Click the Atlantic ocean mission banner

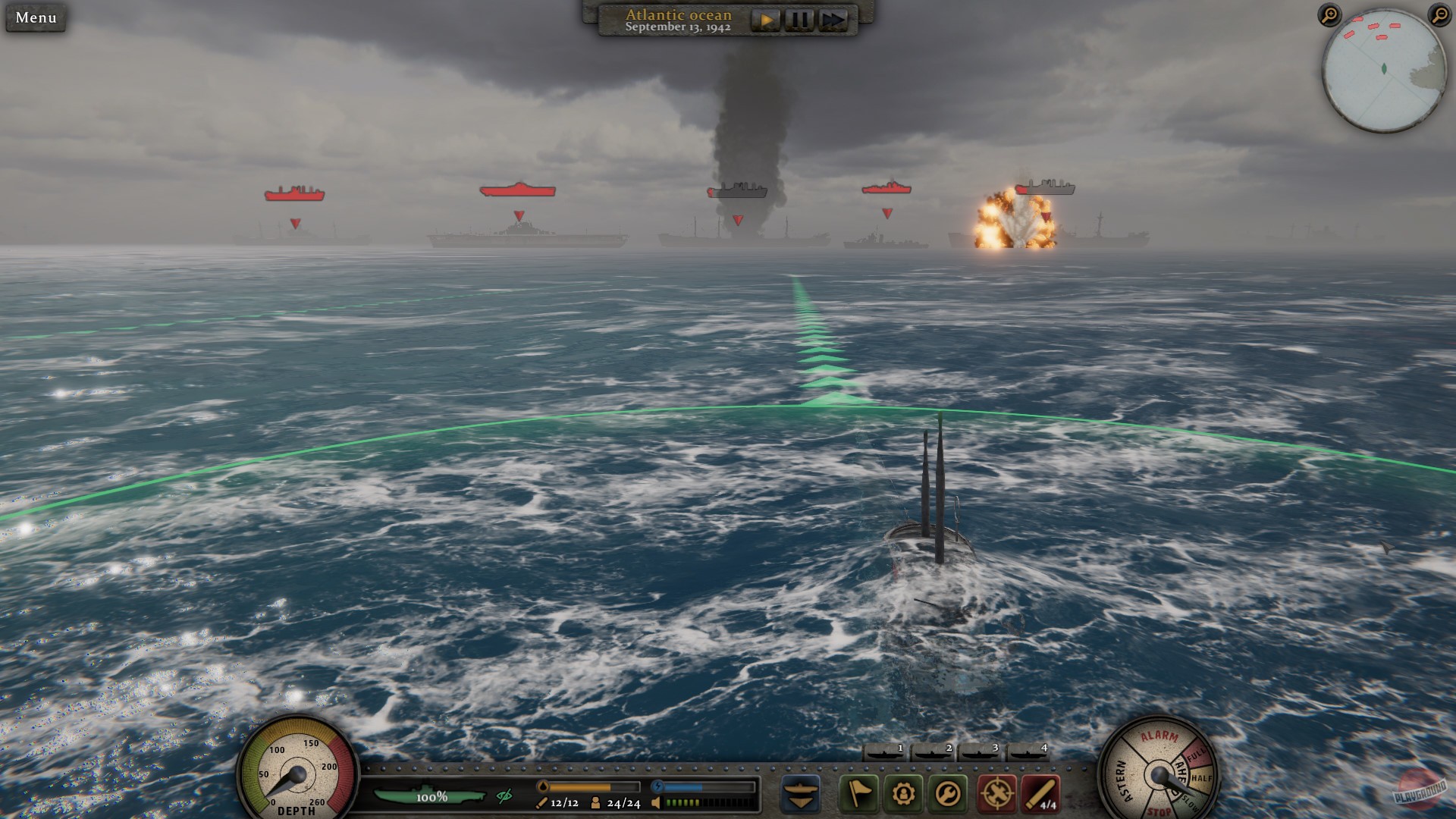677,15
